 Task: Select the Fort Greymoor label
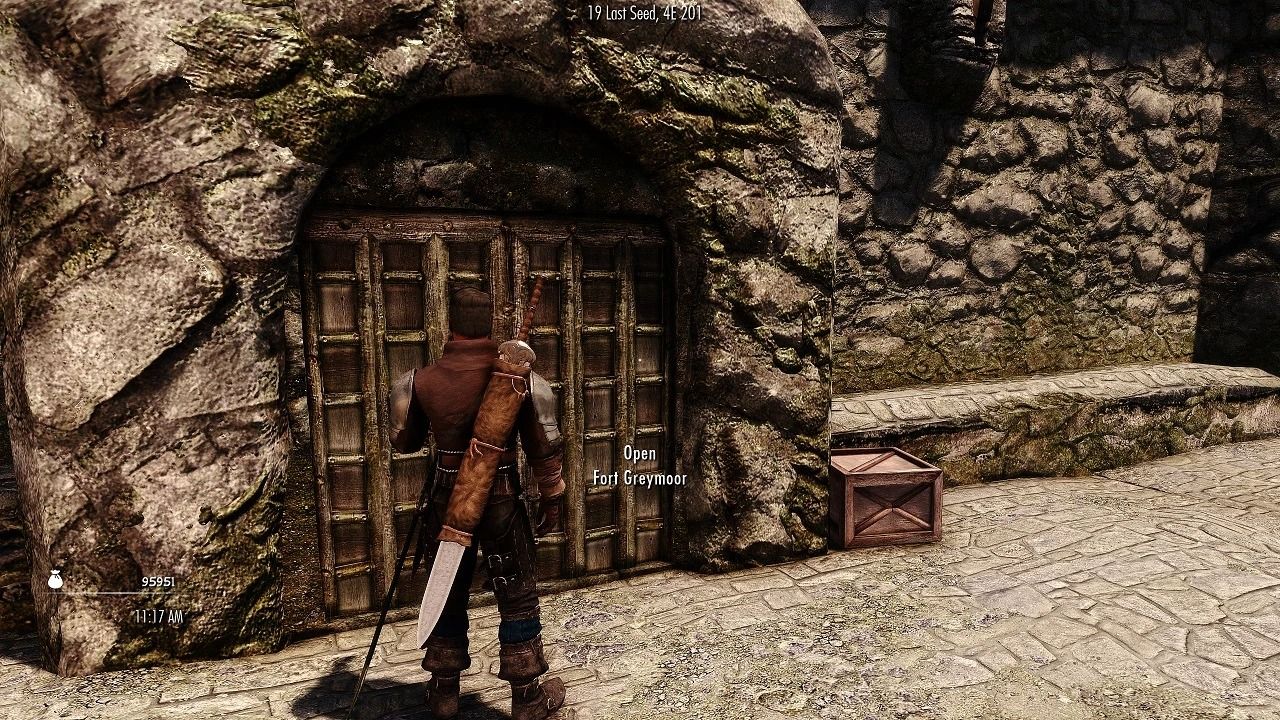641,478
